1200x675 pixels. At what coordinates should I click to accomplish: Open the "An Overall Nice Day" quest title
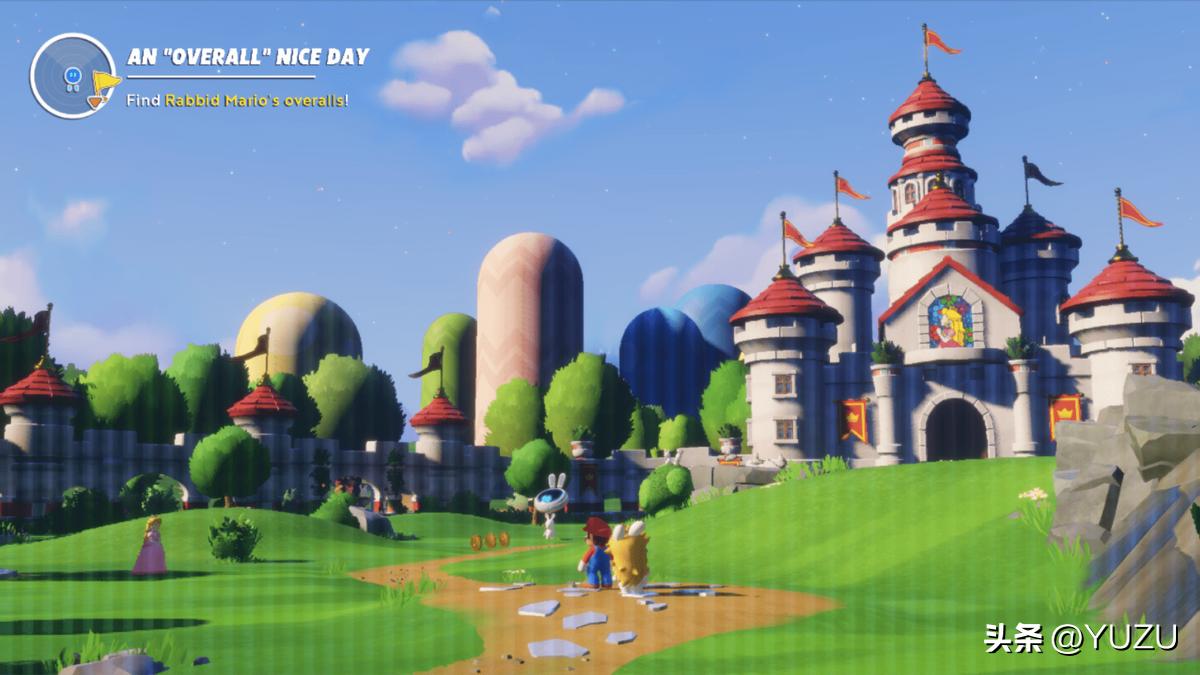pos(248,57)
